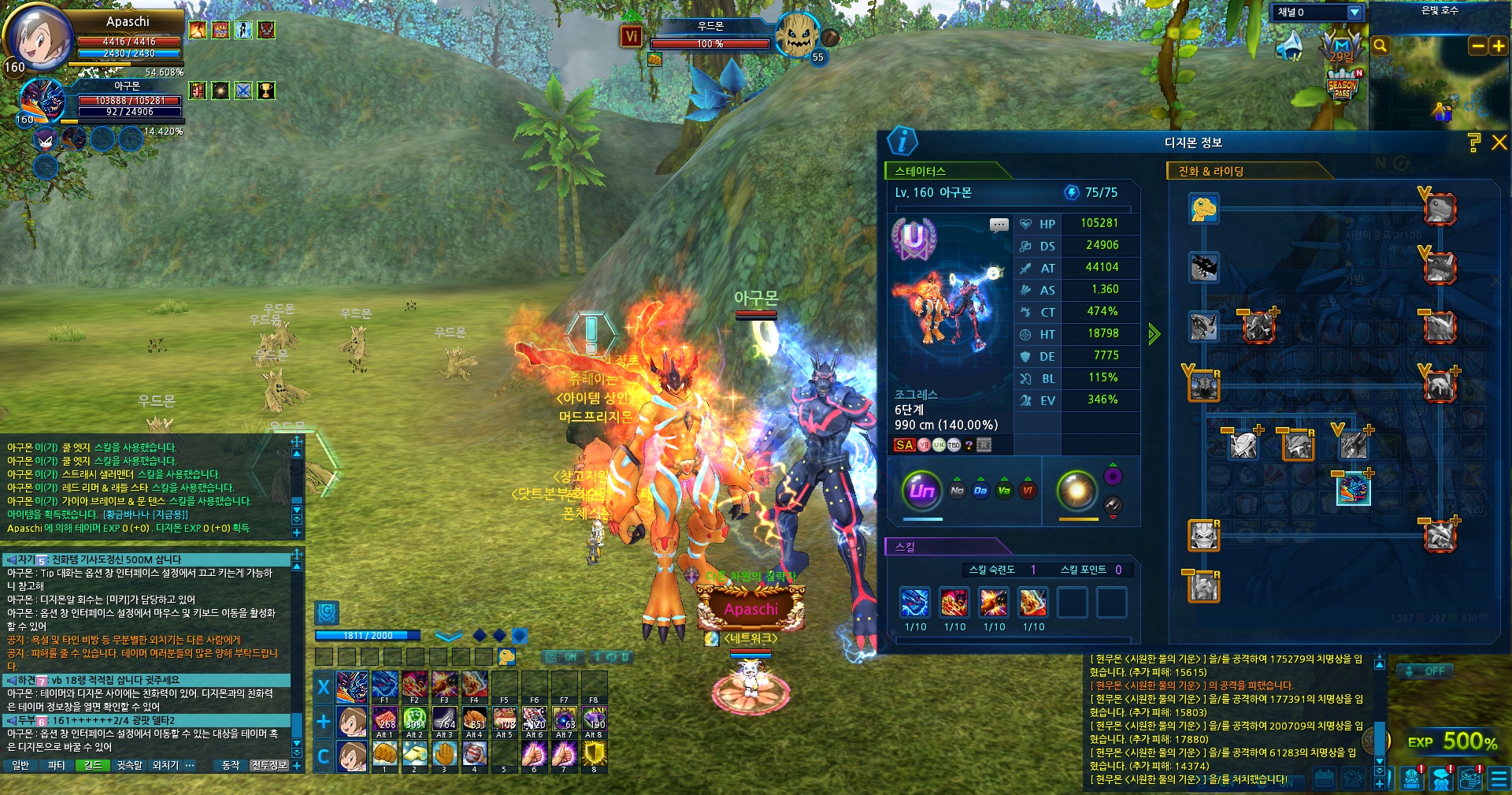The height and width of the screenshot is (795, 1512).
Task: Click the minimap magnifier search icon
Action: [1380, 46]
